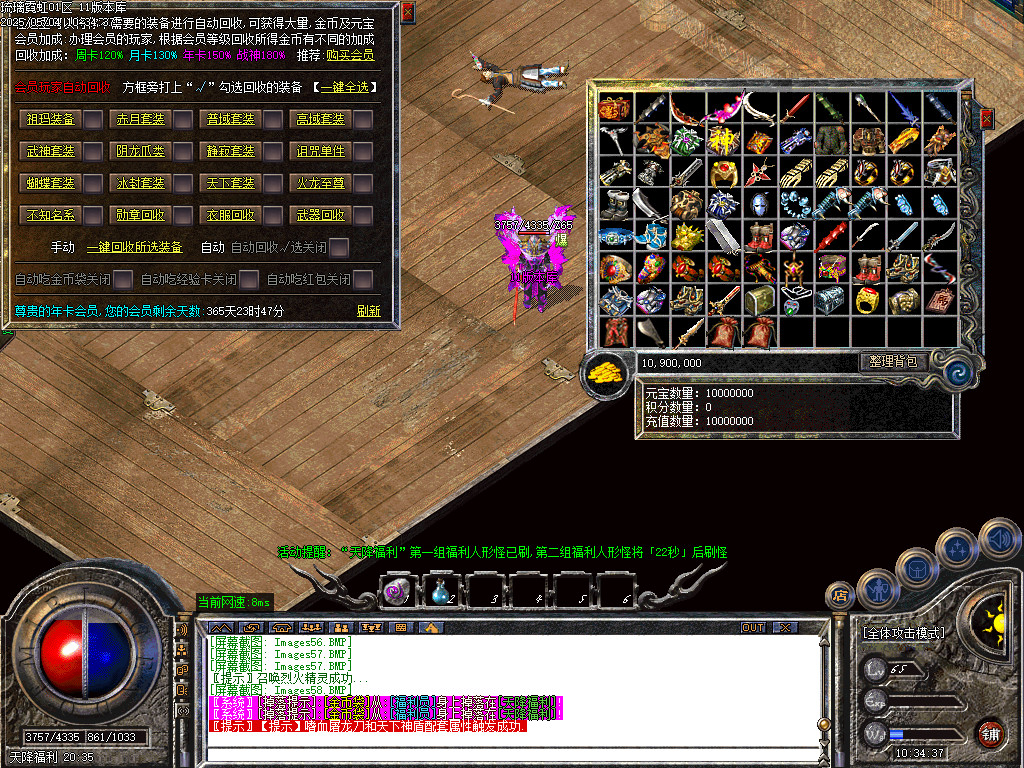Click the 祖玛装备 recycle button
Screen dimensions: 1024x768
coord(51,120)
